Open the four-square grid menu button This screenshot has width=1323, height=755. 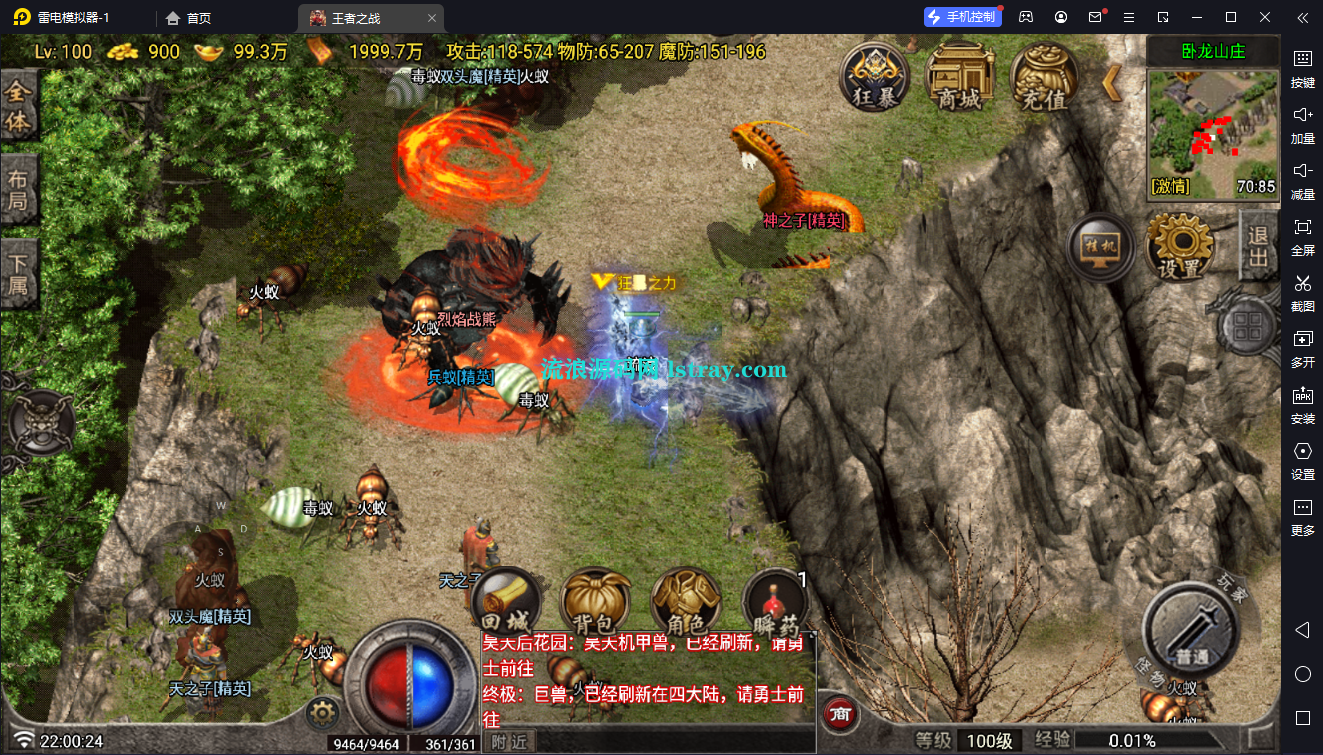click(x=1247, y=327)
